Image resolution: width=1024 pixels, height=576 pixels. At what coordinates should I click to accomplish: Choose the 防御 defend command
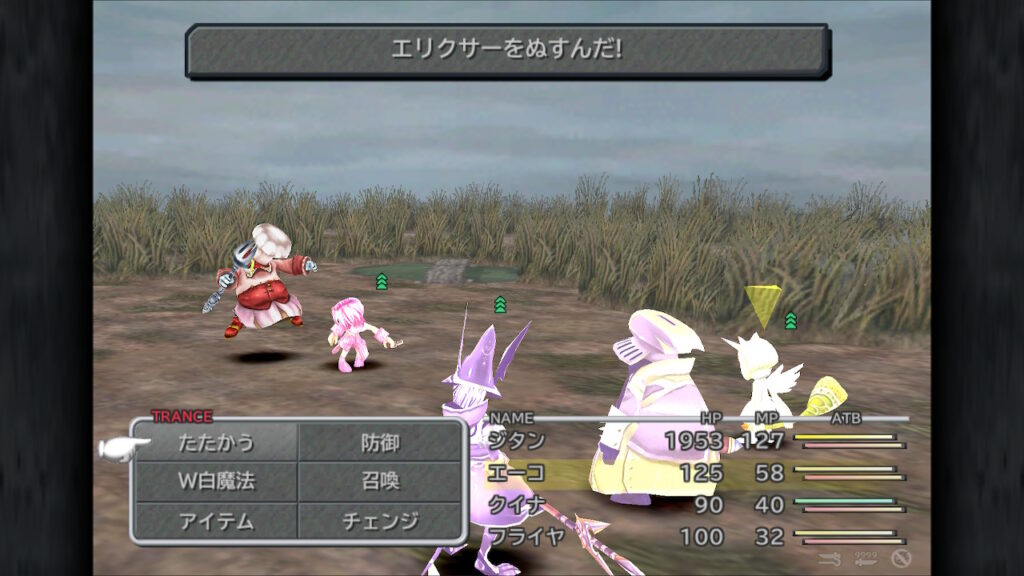point(380,442)
